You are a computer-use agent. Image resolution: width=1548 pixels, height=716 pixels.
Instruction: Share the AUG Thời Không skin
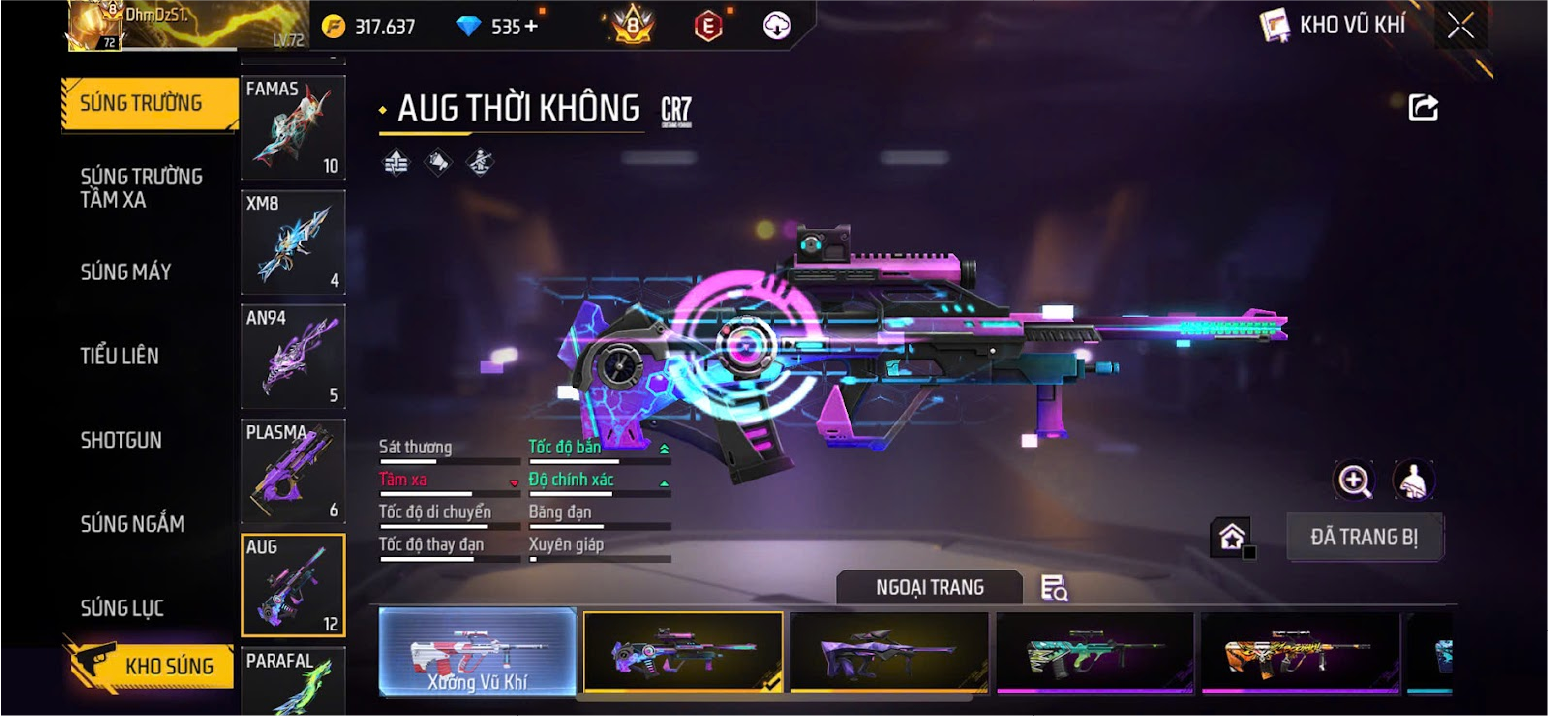1423,107
